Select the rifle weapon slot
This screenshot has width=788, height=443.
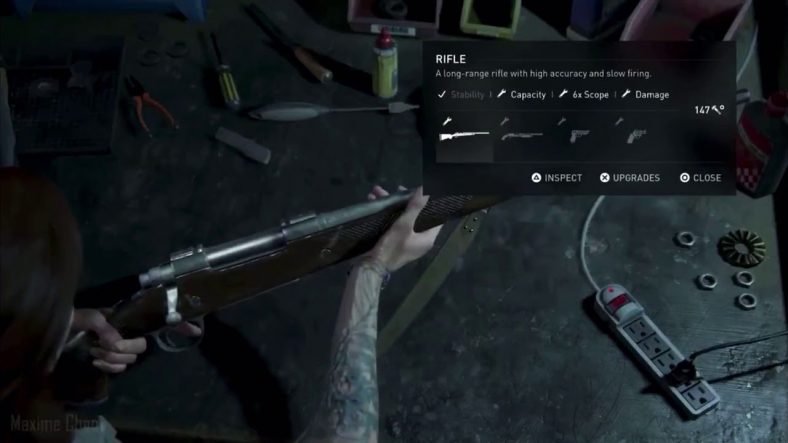(465, 136)
